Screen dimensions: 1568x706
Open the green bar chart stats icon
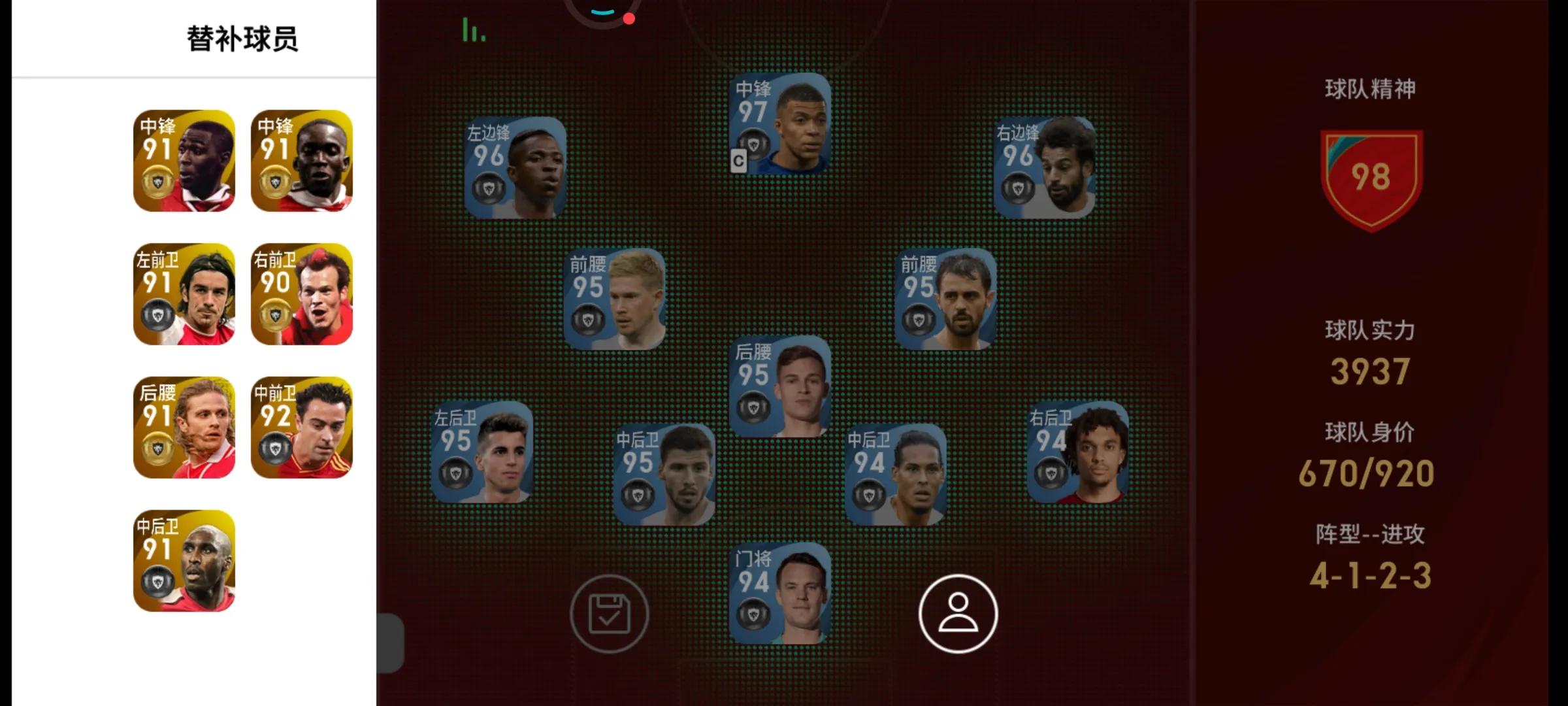point(474,30)
